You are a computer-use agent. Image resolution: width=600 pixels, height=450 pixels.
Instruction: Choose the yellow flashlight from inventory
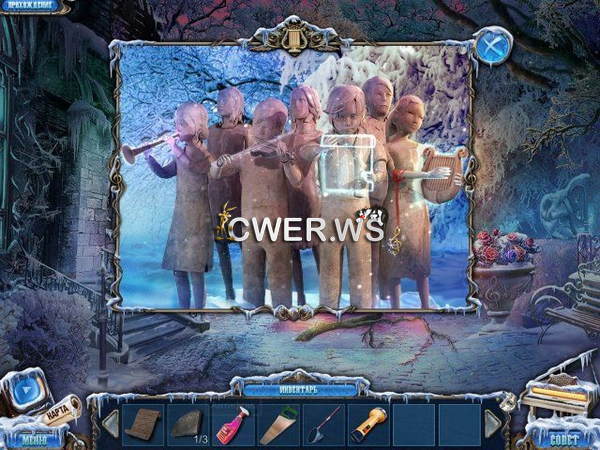367,424
